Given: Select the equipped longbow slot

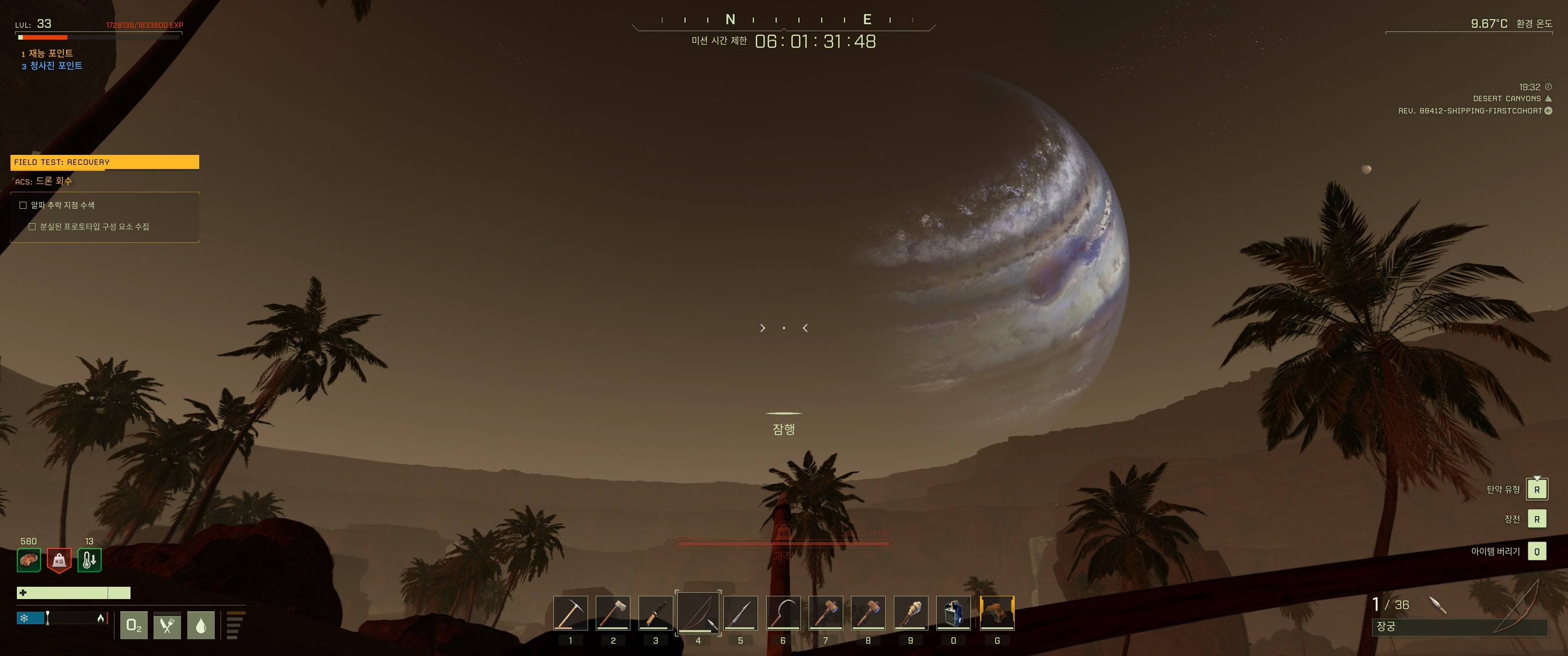Looking at the screenshot, I should point(698,613).
